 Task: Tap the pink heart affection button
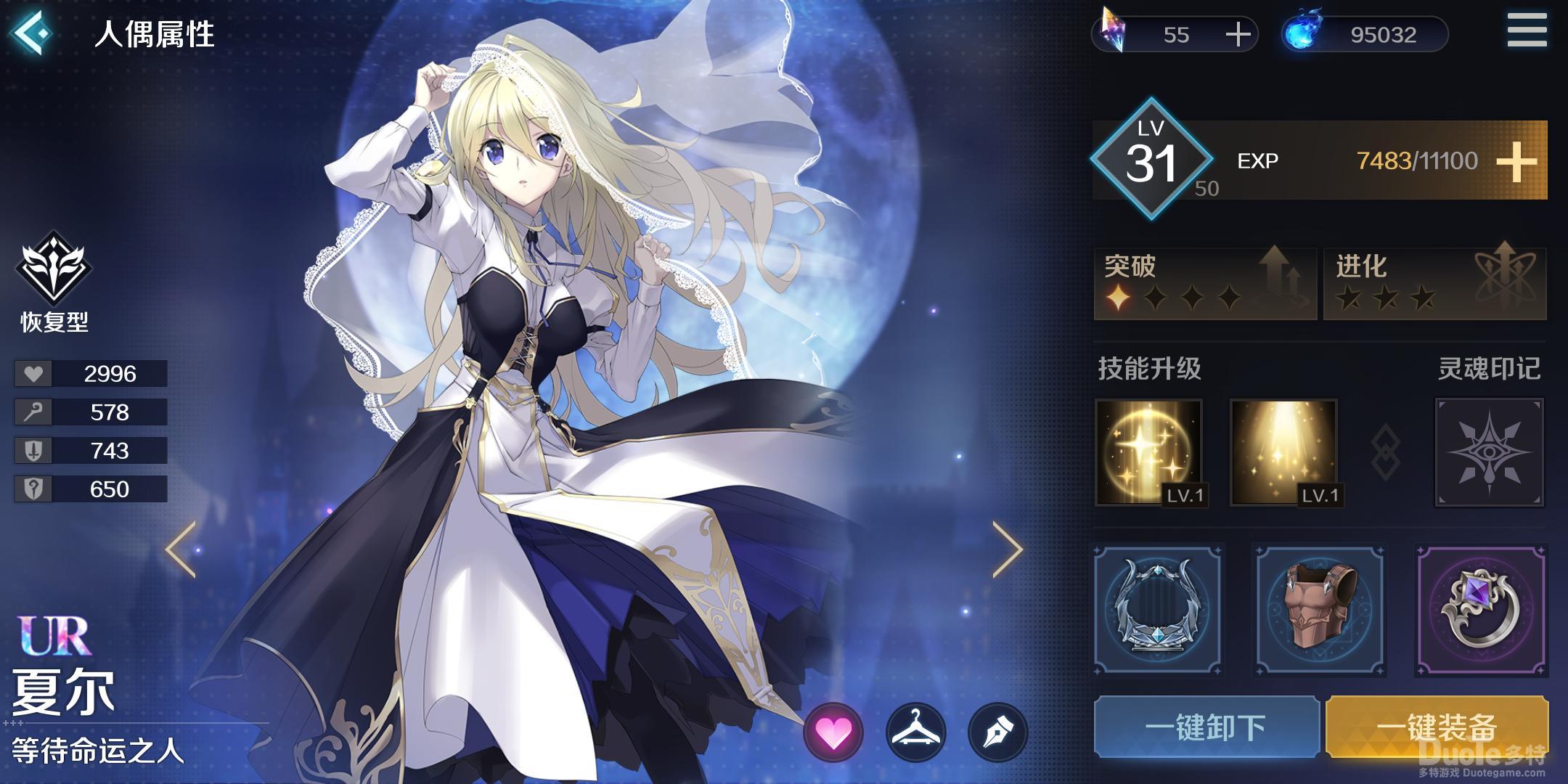coord(833,733)
